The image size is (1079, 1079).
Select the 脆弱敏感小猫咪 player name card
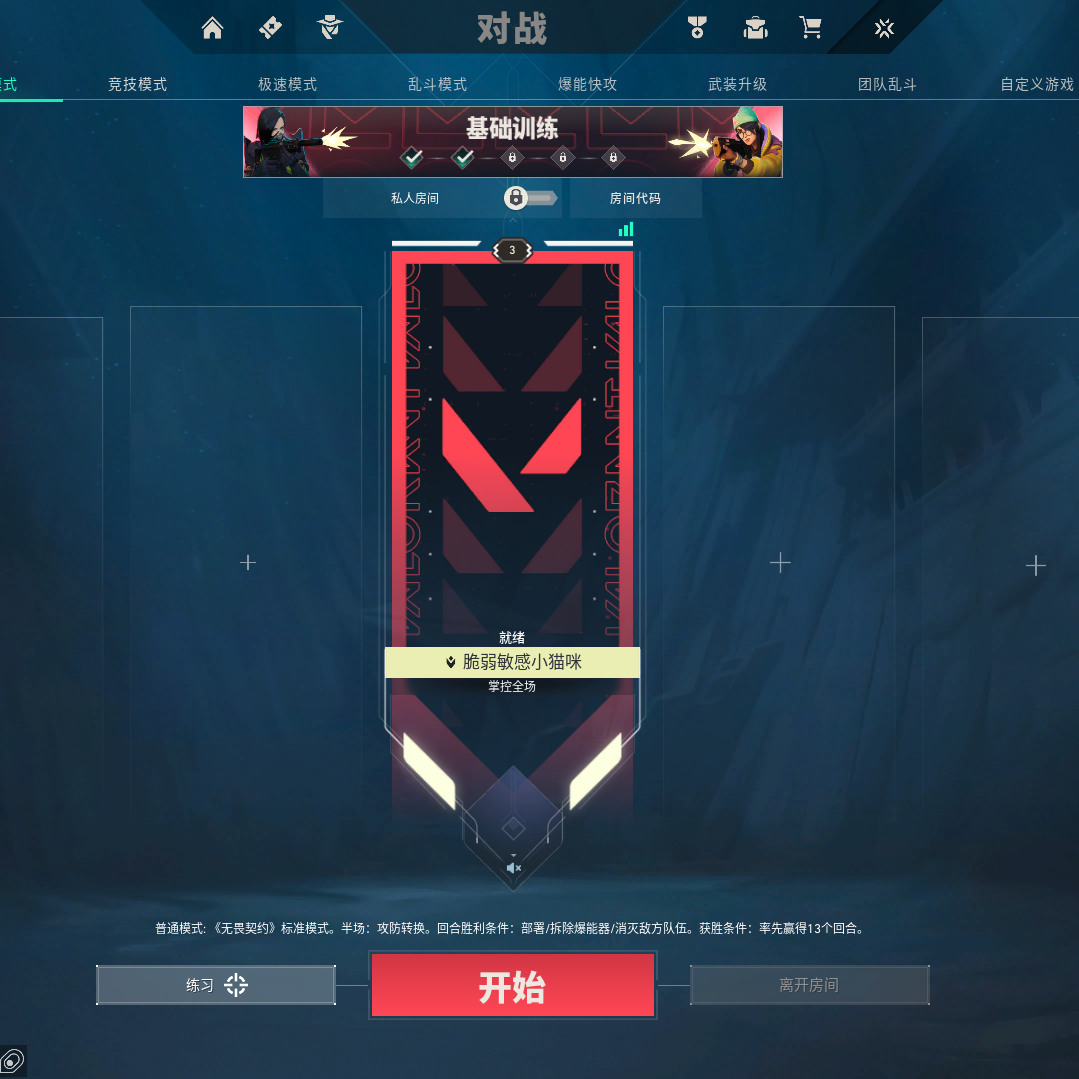click(512, 662)
